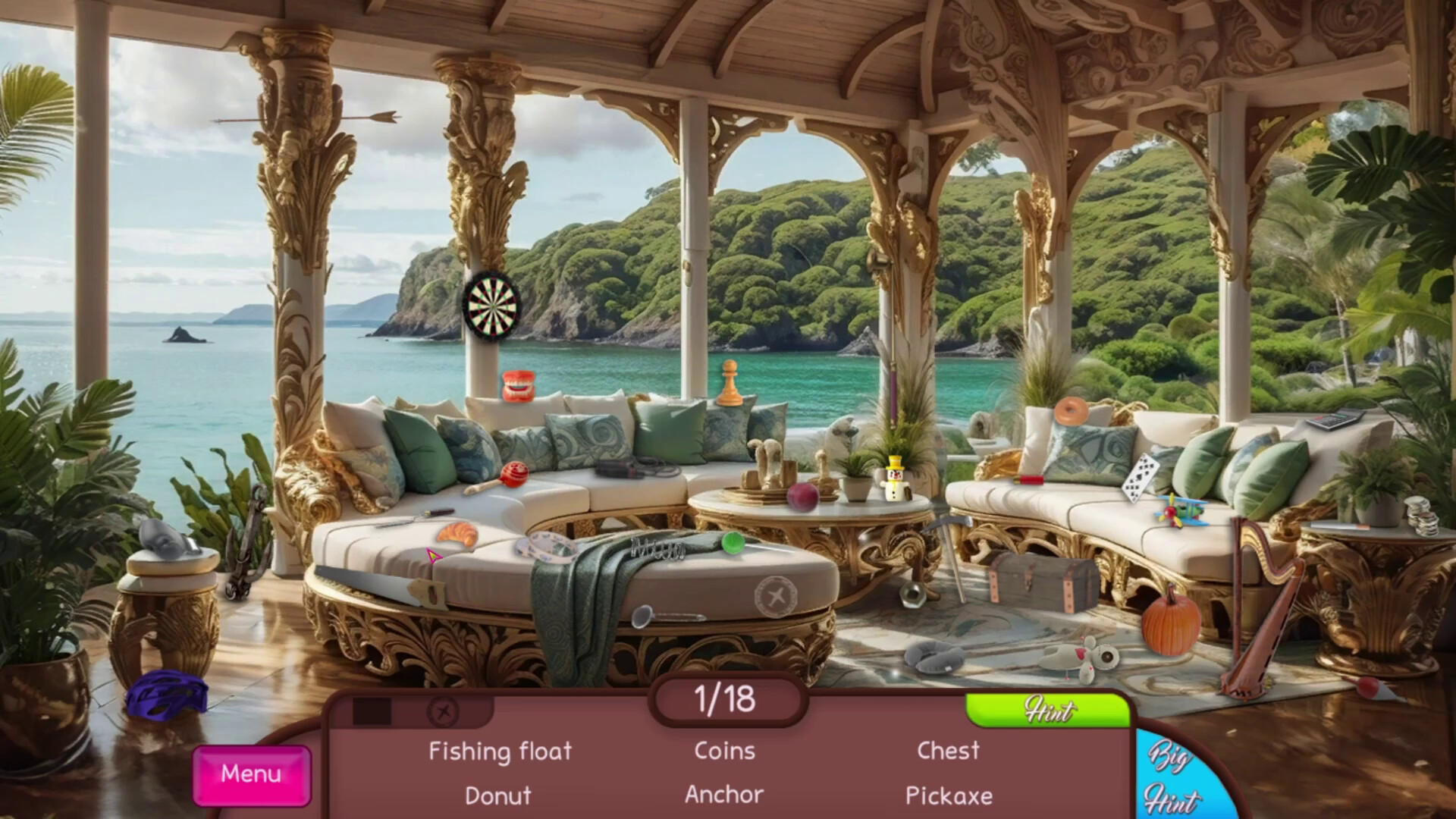Click "Coins" in the object list
Screen dimensions: 1456x819
(723, 750)
